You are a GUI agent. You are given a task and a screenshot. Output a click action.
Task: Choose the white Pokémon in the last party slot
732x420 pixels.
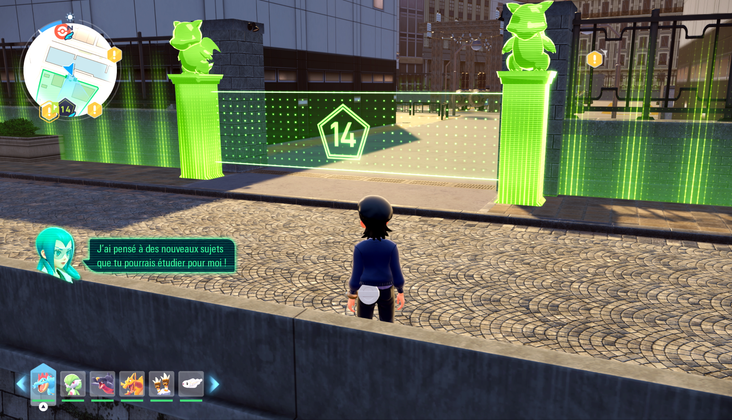[x=191, y=384]
